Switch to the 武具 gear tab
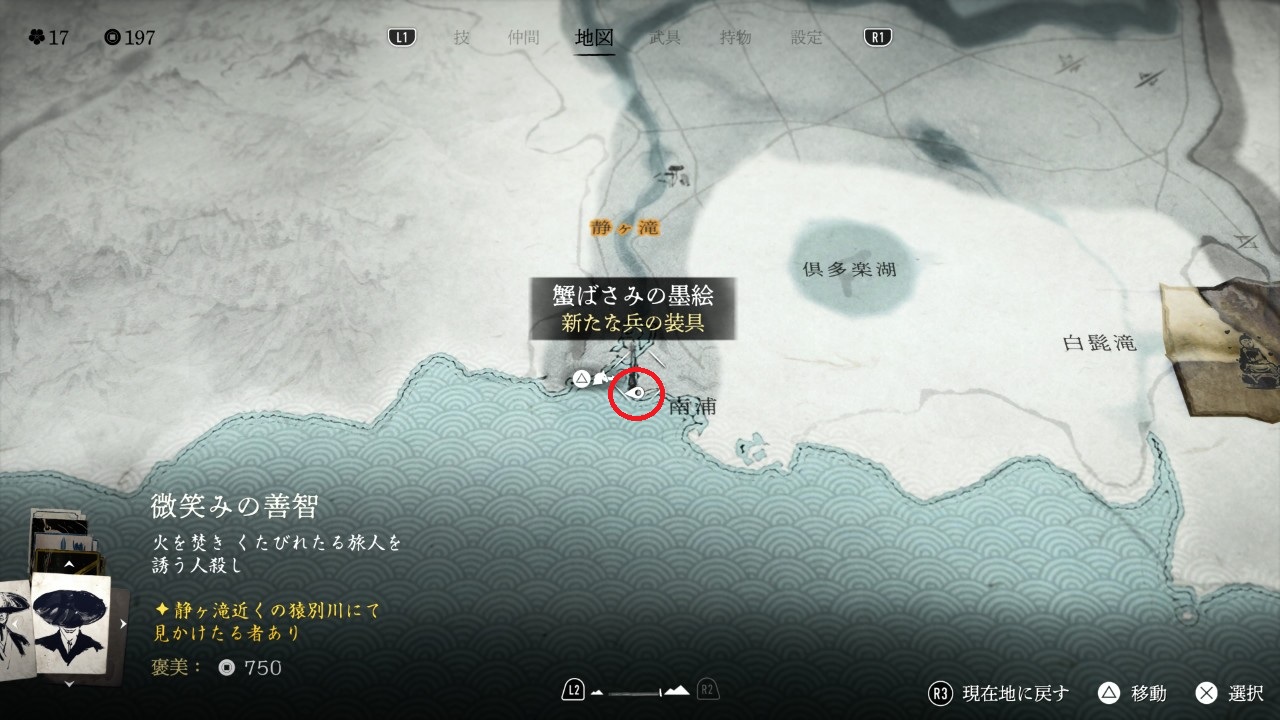 [665, 38]
